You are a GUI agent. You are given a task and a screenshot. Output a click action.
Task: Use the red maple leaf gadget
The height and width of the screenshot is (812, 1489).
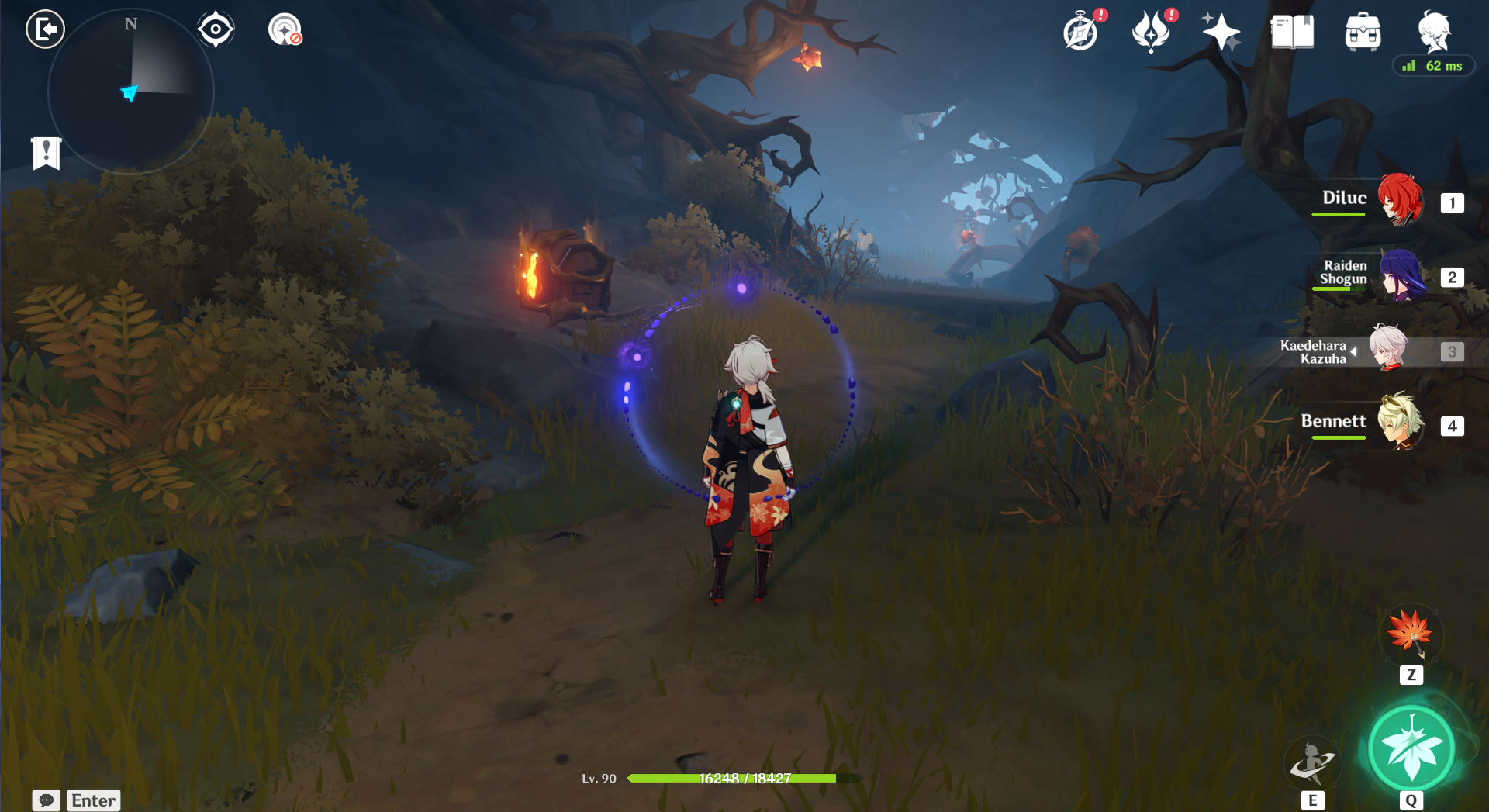(1411, 633)
